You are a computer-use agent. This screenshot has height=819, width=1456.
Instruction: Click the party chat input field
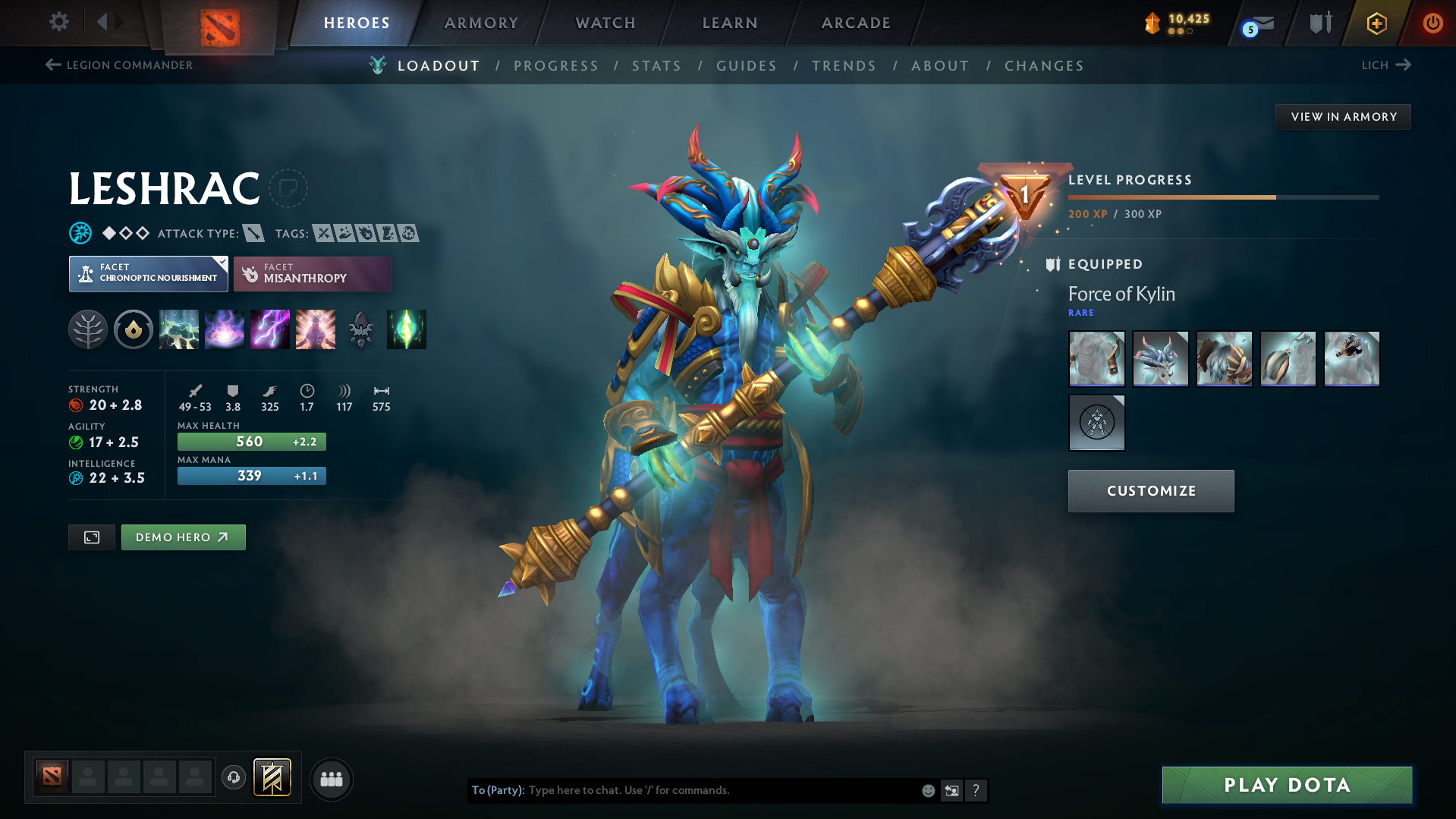click(x=683, y=790)
